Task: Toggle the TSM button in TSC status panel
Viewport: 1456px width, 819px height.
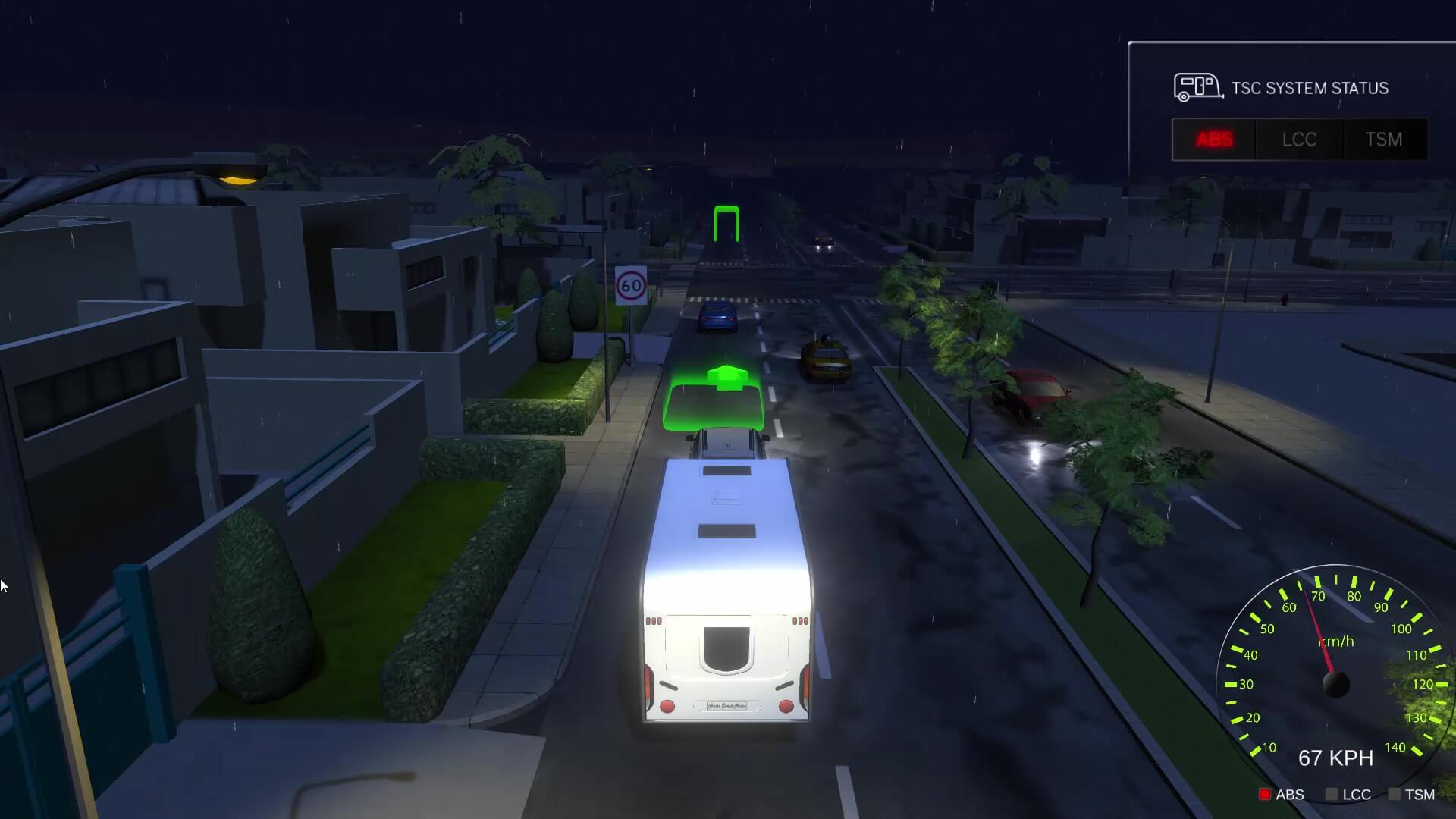Action: pos(1384,140)
